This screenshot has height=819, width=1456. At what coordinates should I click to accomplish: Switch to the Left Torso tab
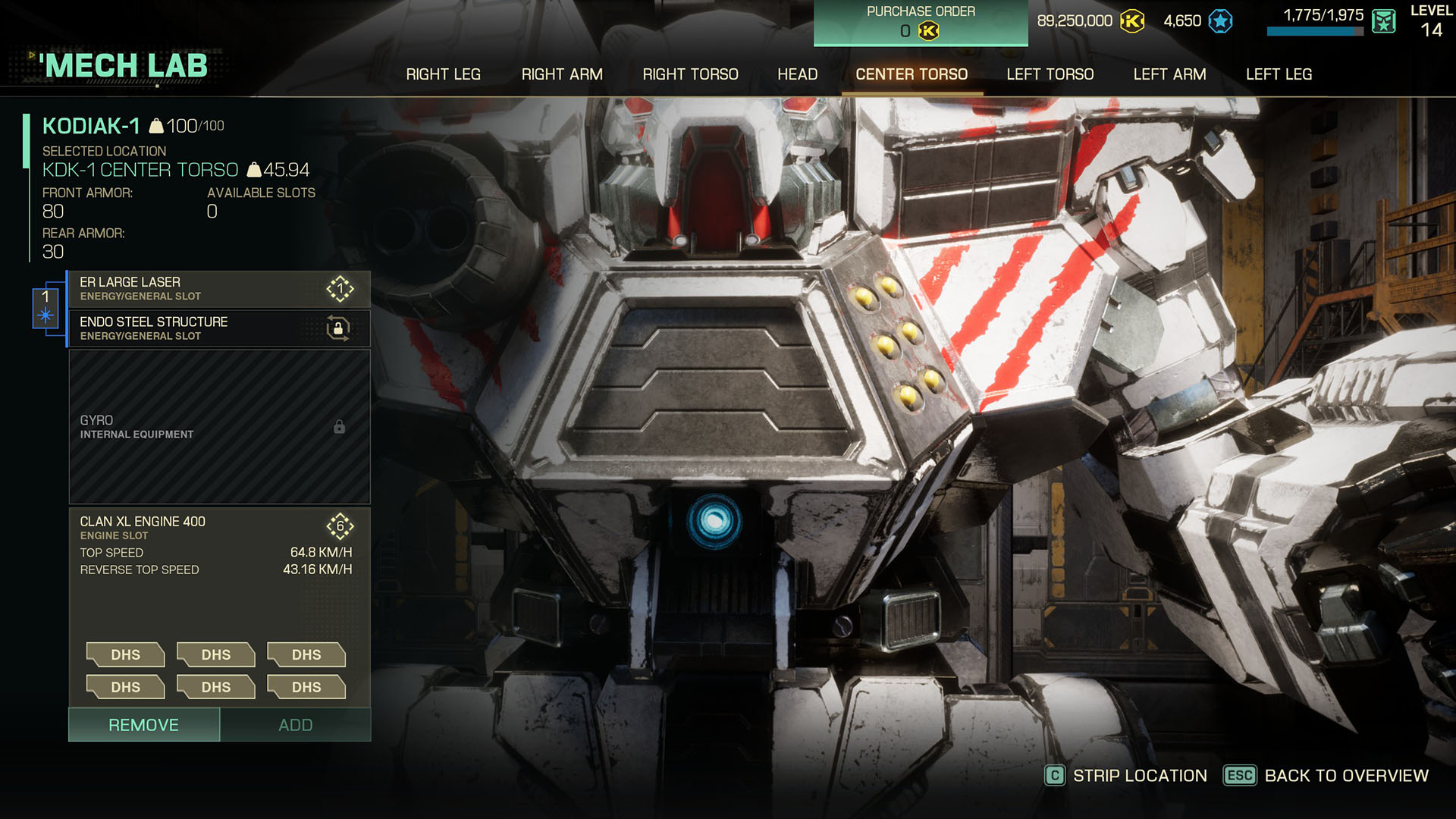(1050, 74)
